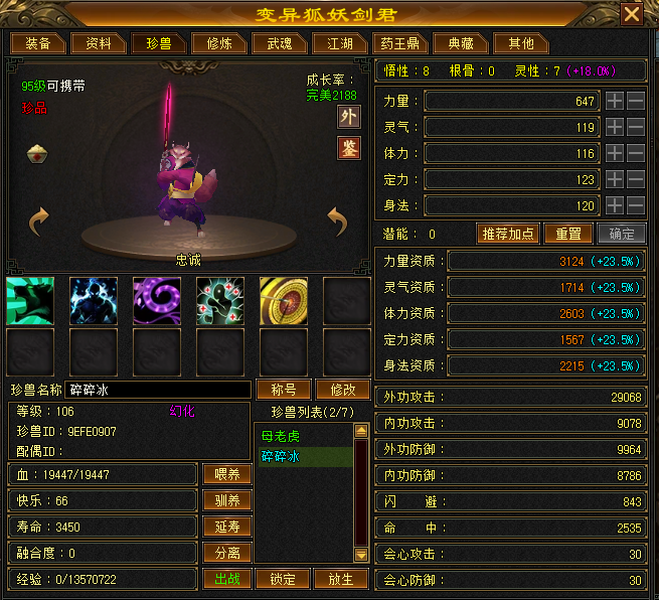Rotate pet model with the left arrow
The image size is (659, 600).
click(39, 221)
